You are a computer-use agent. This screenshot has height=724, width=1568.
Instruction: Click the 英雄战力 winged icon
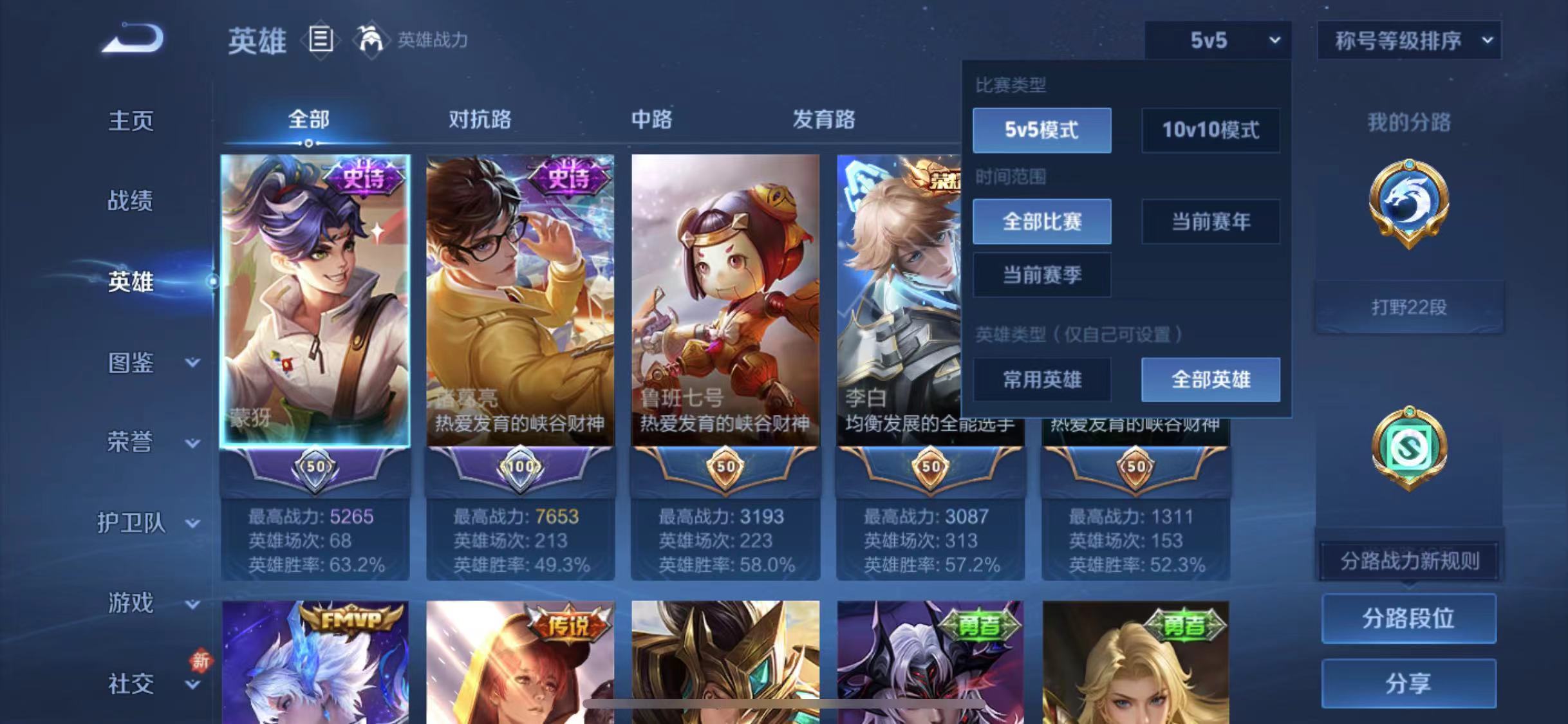coord(372,41)
